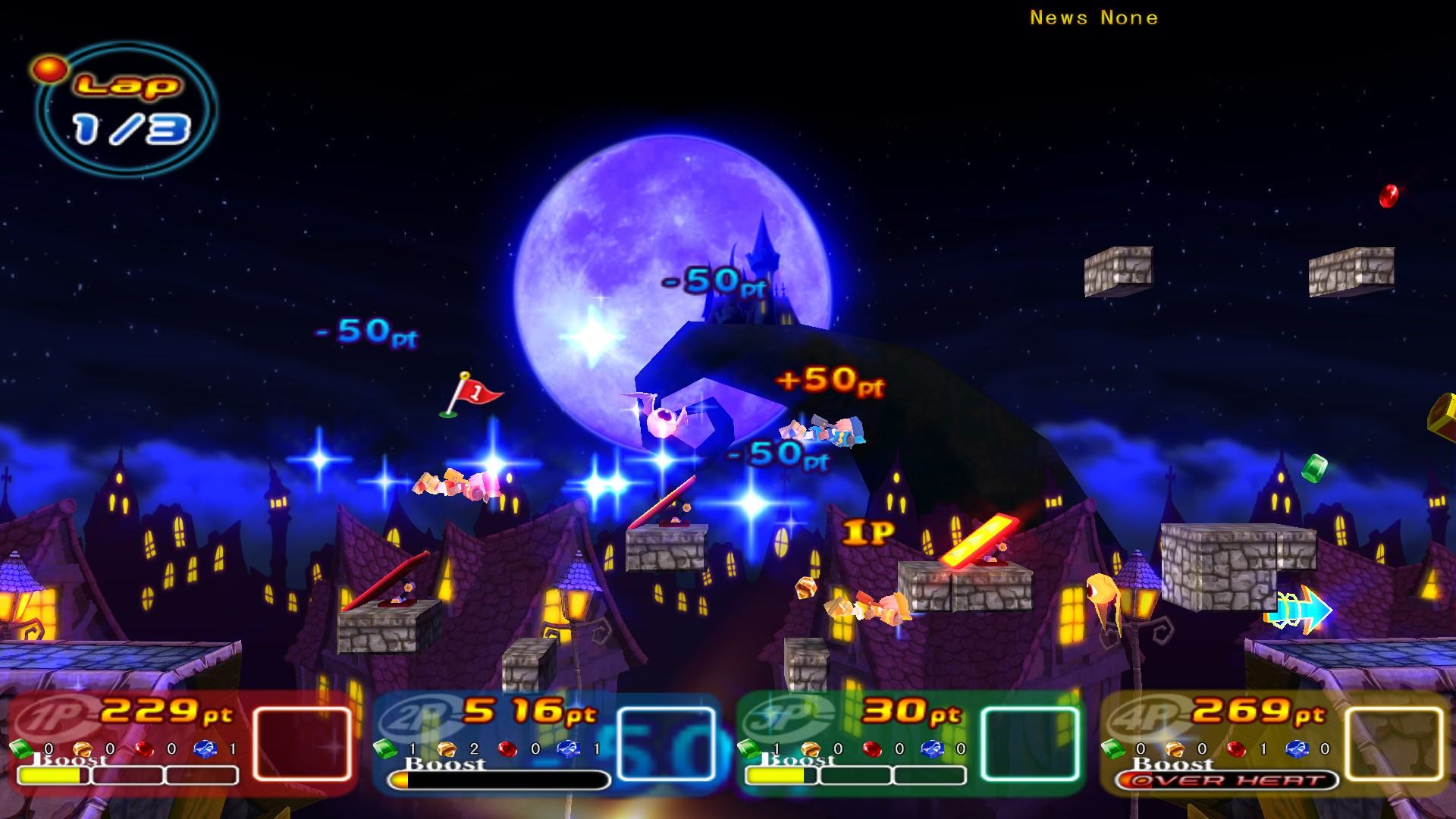Screen dimensions: 1456x819
Task: Select player 2's blue item box
Action: 667,744
